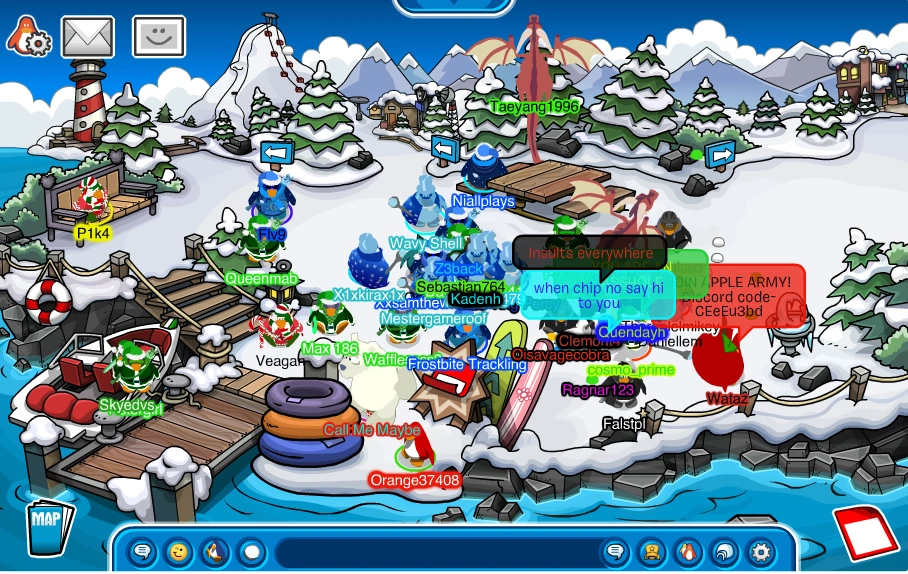Open the red and white book icon

coord(865,531)
